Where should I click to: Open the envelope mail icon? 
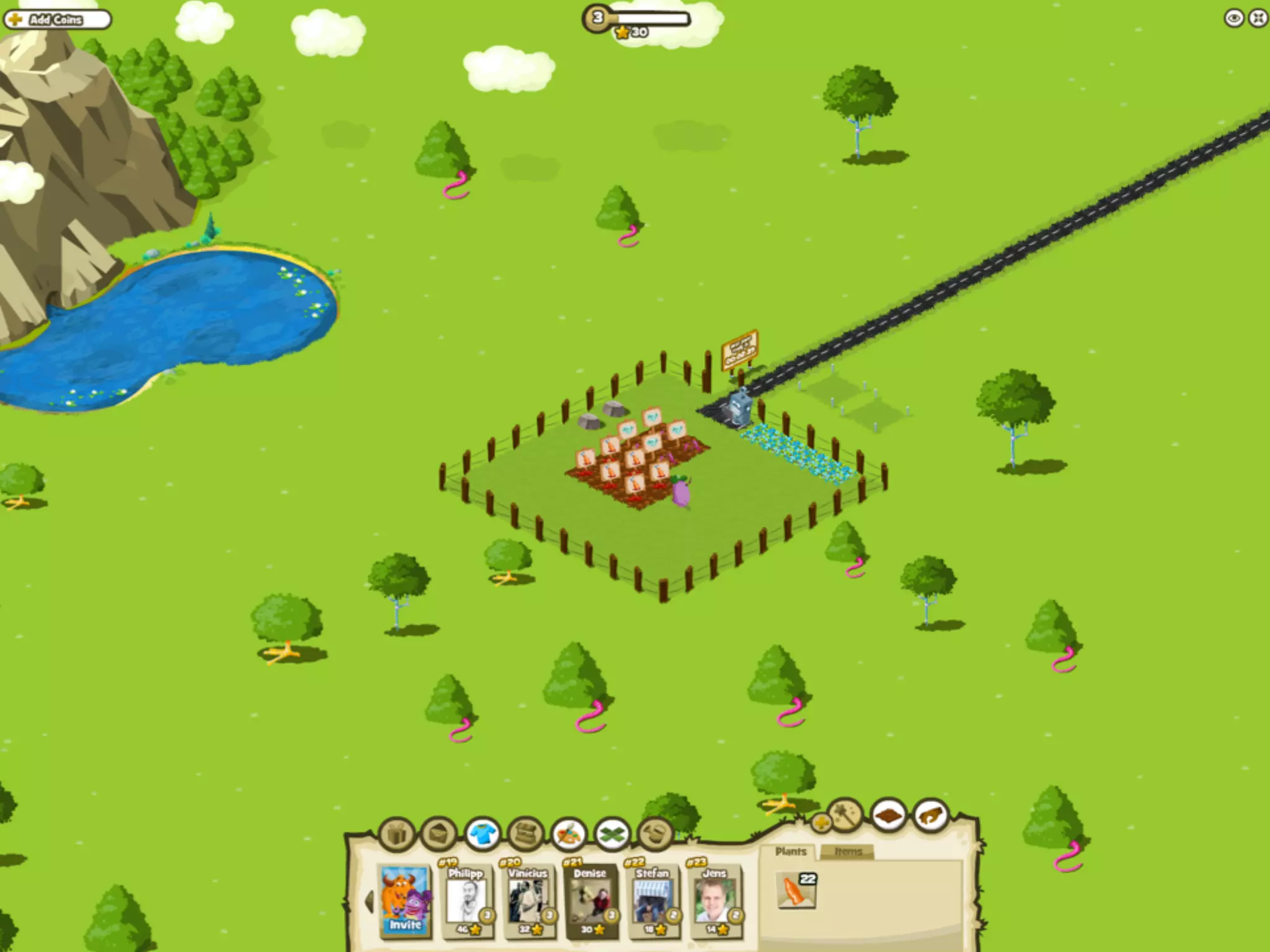440,834
